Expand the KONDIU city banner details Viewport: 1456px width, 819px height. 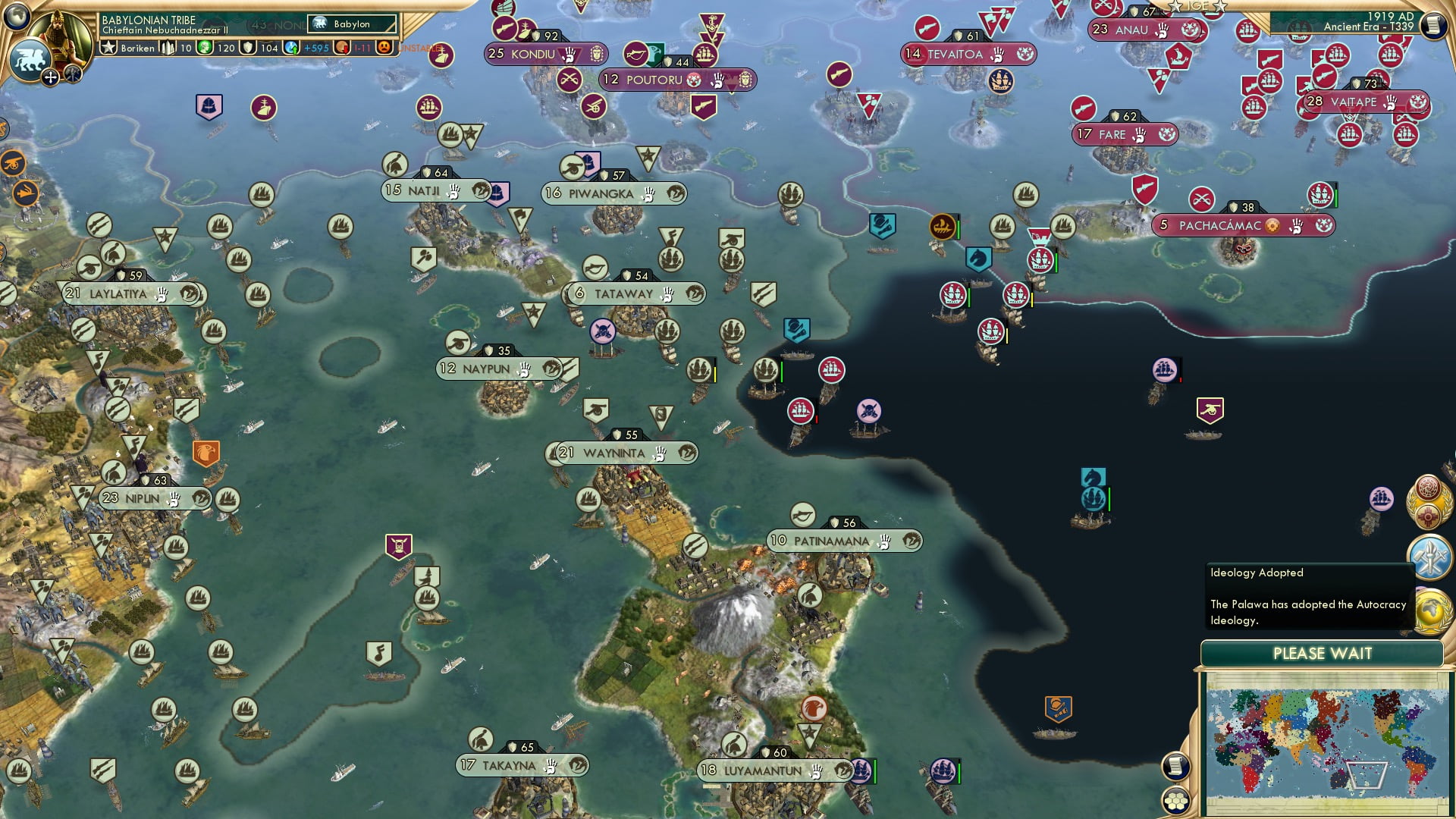(544, 53)
